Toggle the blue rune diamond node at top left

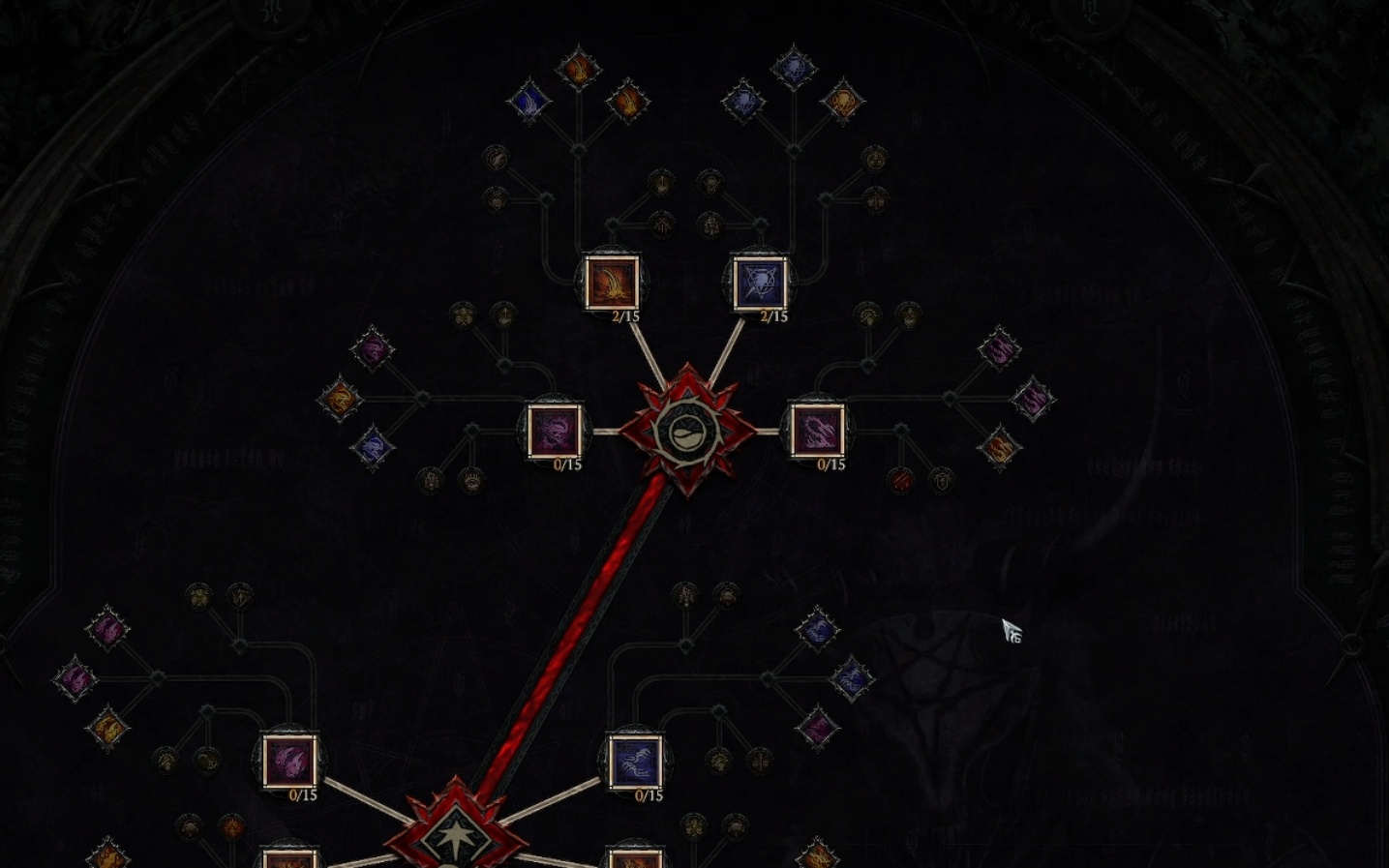[529, 101]
